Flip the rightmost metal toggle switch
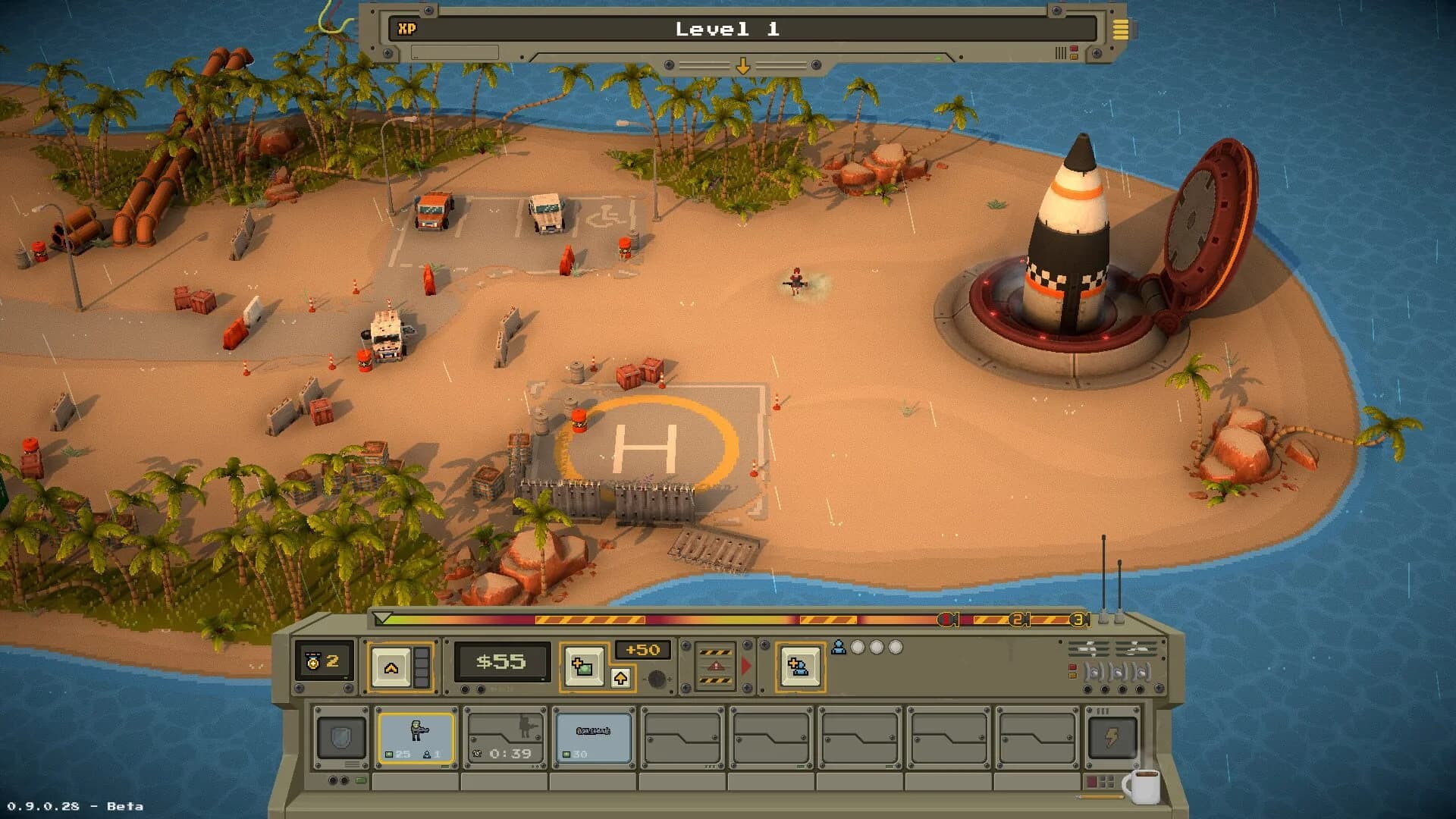Viewport: 1456px width, 819px height. tap(1141, 673)
